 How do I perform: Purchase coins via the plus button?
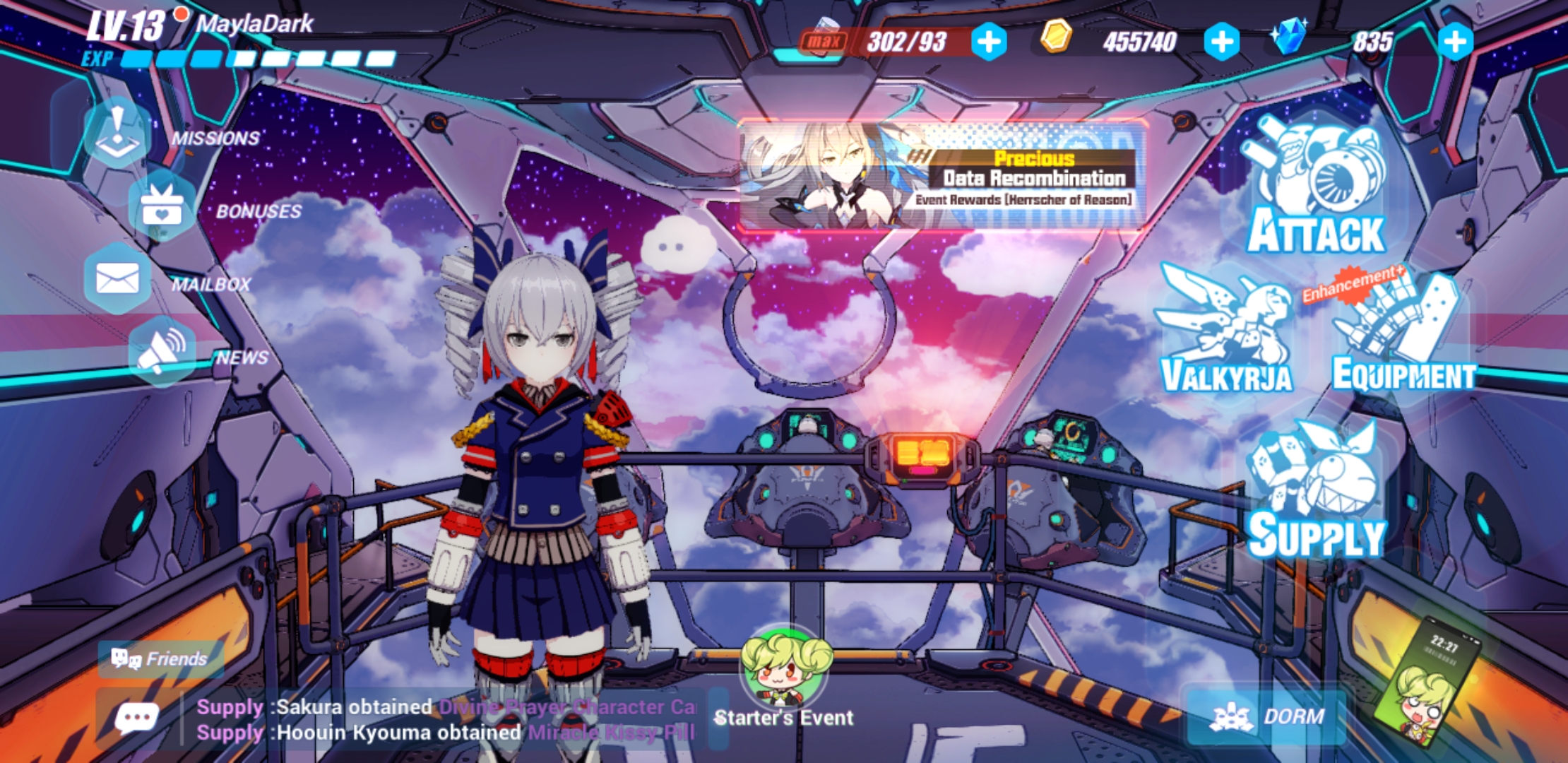pyautogui.click(x=1222, y=42)
